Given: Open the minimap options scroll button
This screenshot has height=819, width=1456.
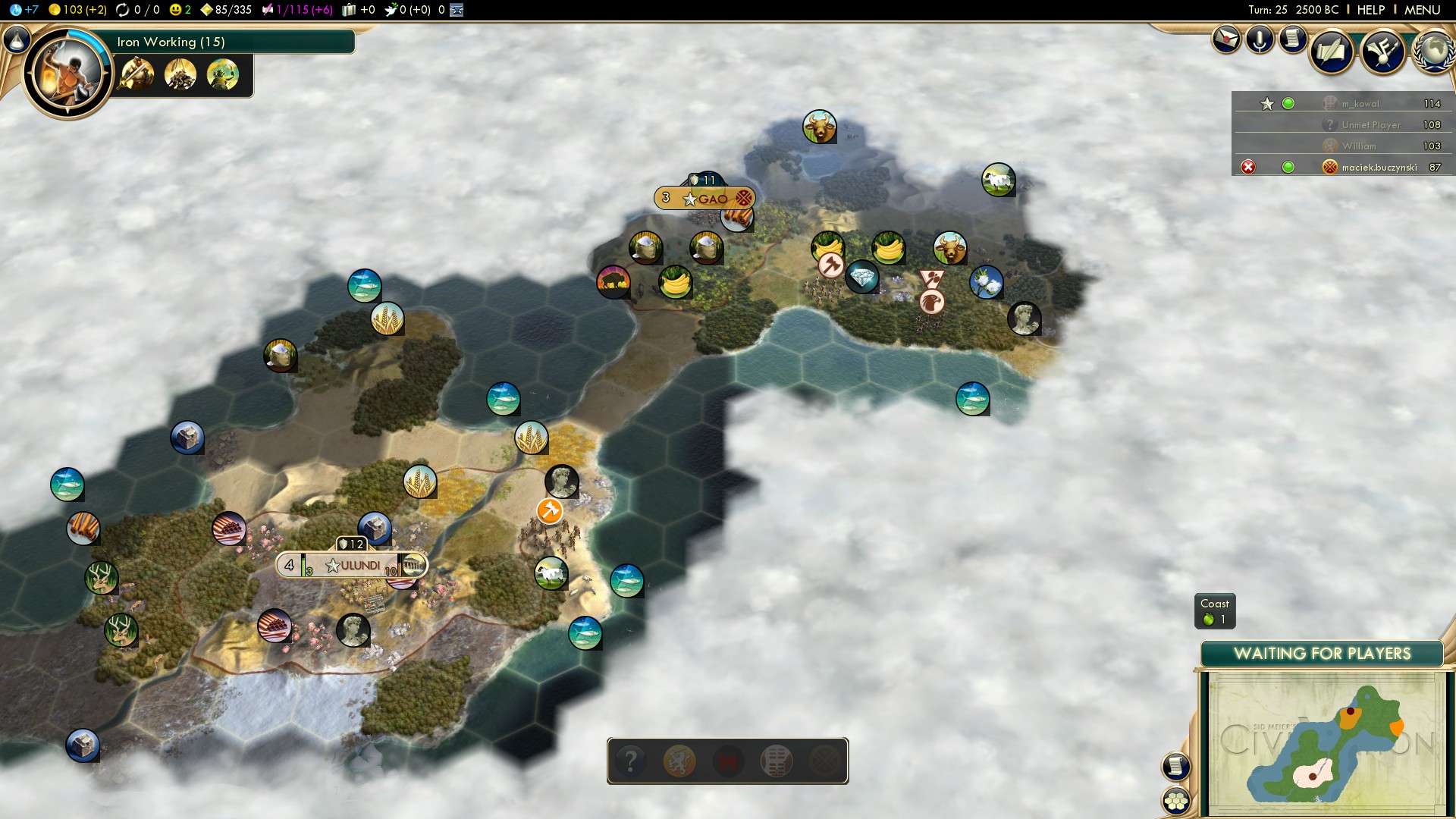Looking at the screenshot, I should pyautogui.click(x=1175, y=766).
